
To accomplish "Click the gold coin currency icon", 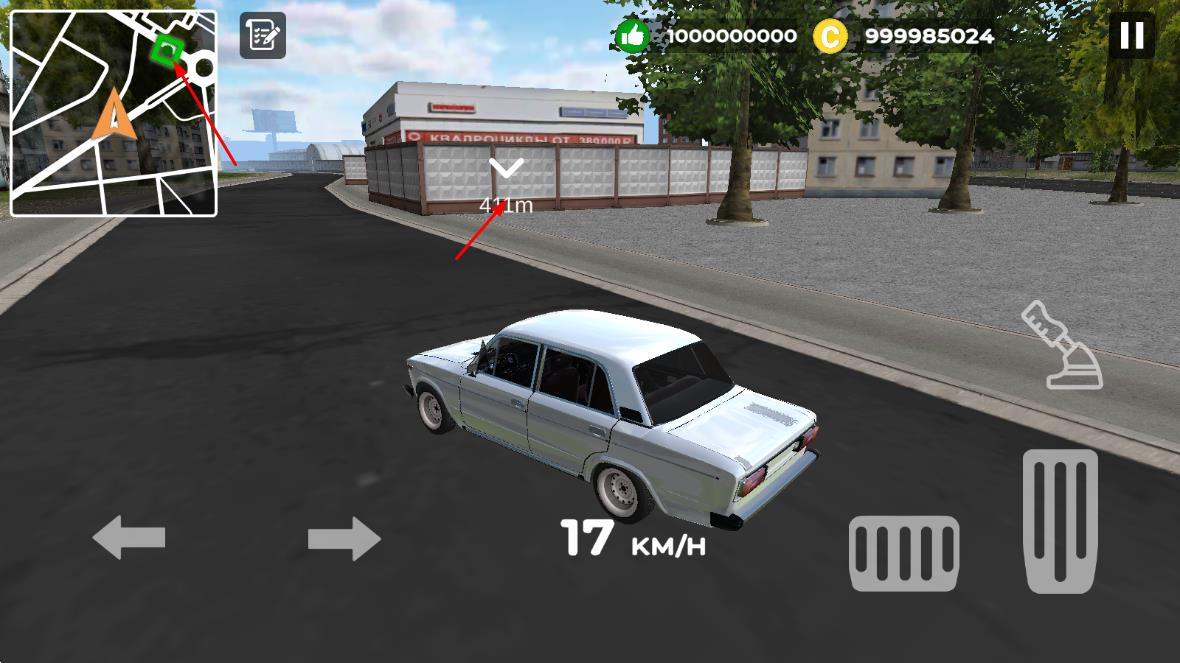I will tap(830, 37).
